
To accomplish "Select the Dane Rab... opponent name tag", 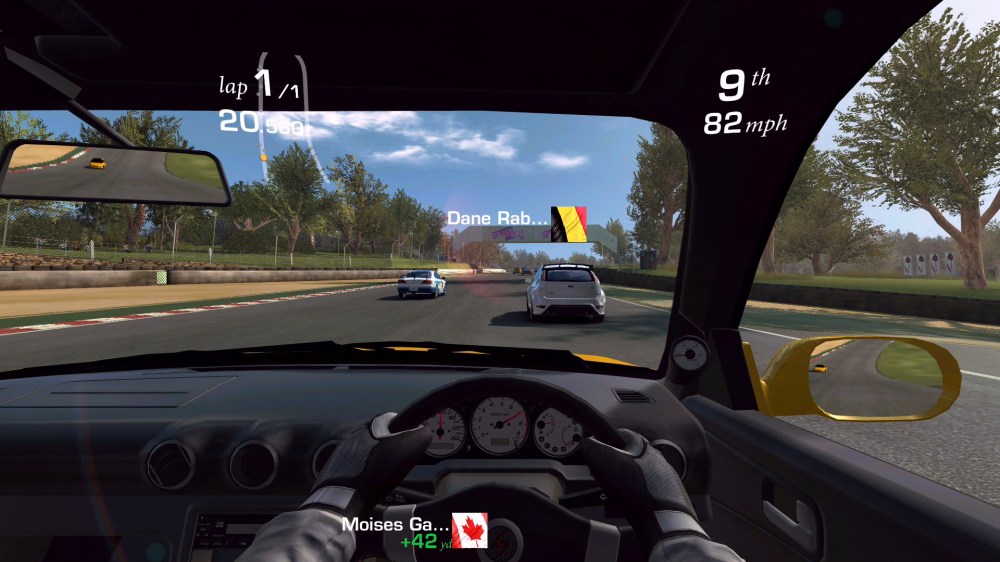I will tap(515, 218).
